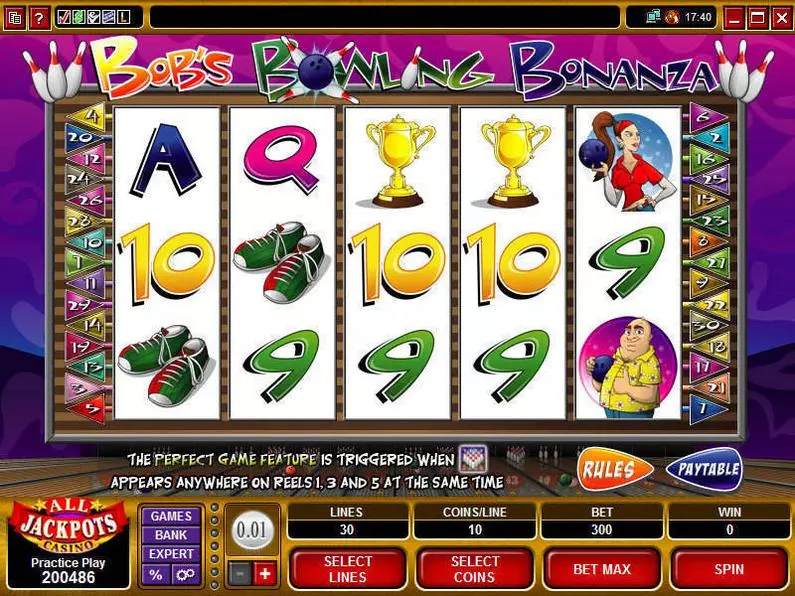Open help with the question mark icon
The height and width of the screenshot is (596, 795).
coord(39,17)
